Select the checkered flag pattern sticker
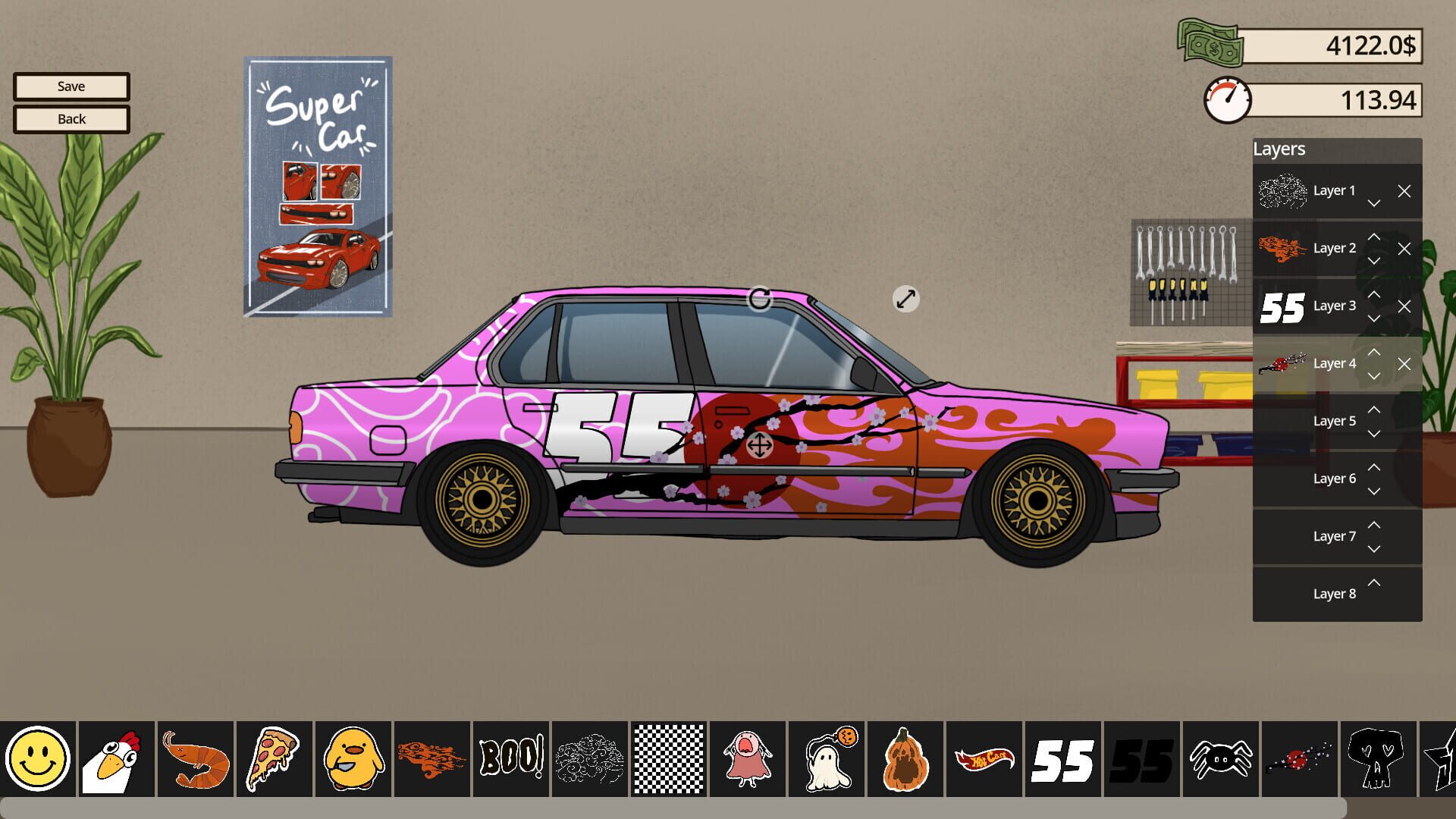1456x819 pixels. pyautogui.click(x=668, y=758)
